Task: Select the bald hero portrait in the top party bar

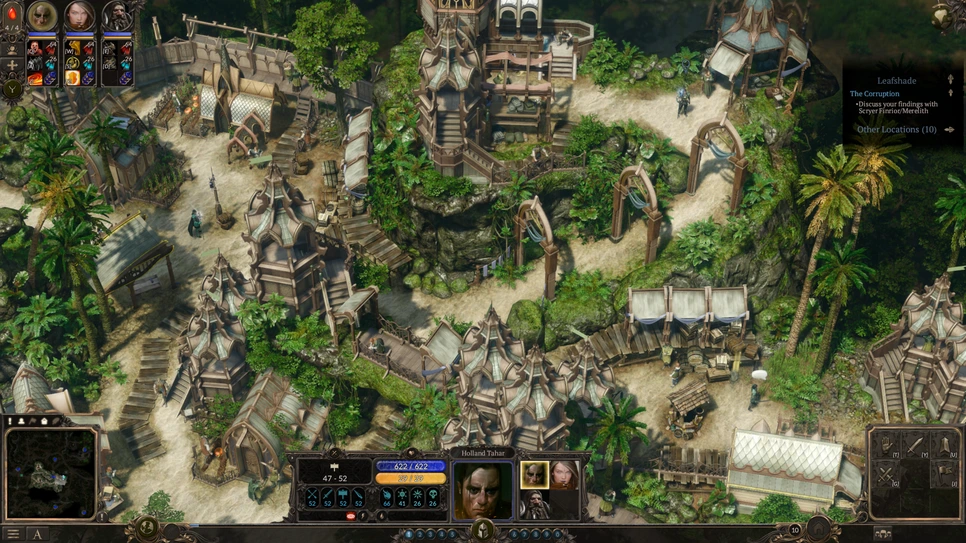Action: (x=42, y=17)
